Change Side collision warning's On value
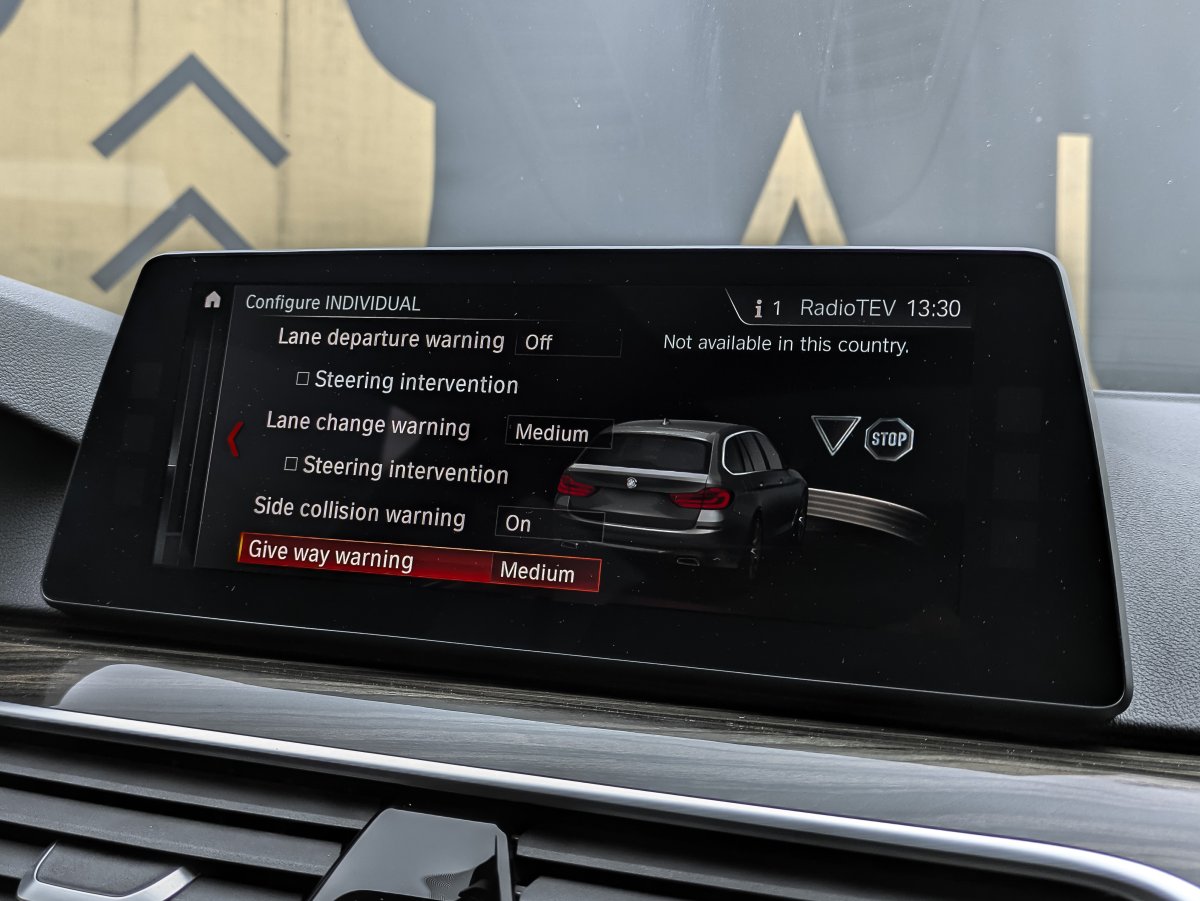Image resolution: width=1200 pixels, height=901 pixels. pos(546,523)
